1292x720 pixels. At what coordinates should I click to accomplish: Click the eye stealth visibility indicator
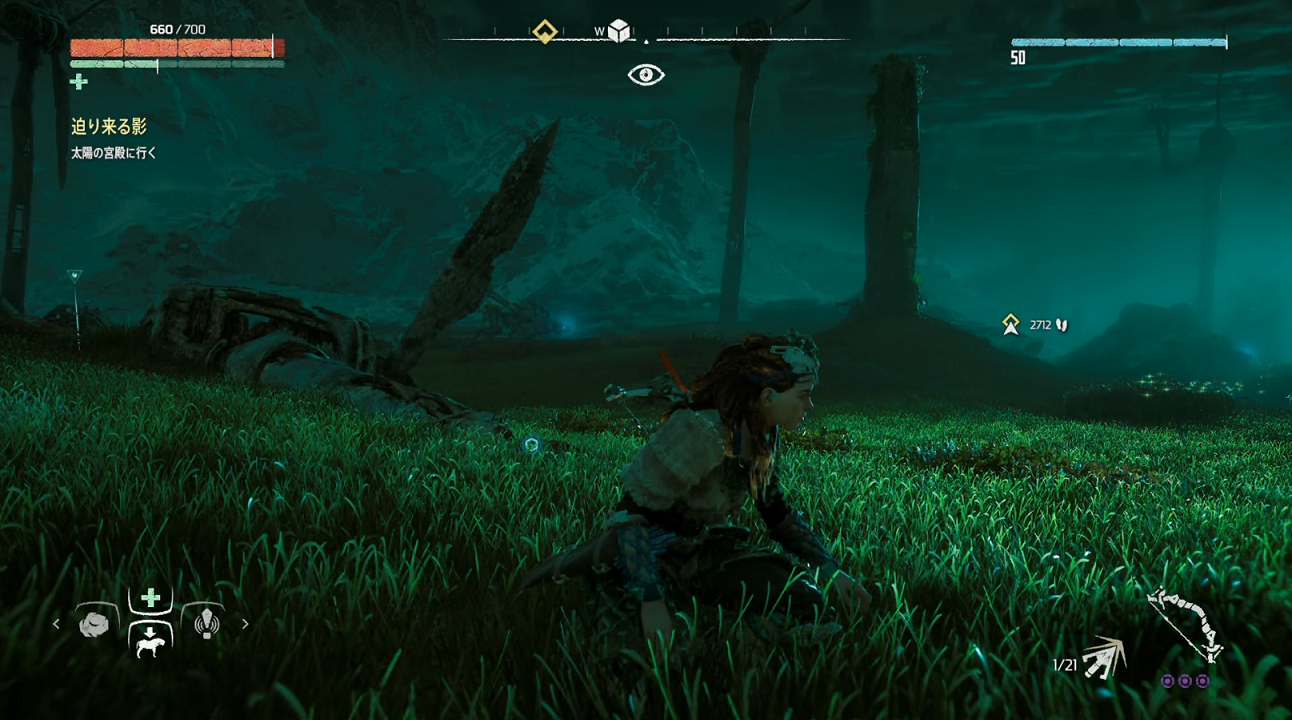pyautogui.click(x=646, y=75)
